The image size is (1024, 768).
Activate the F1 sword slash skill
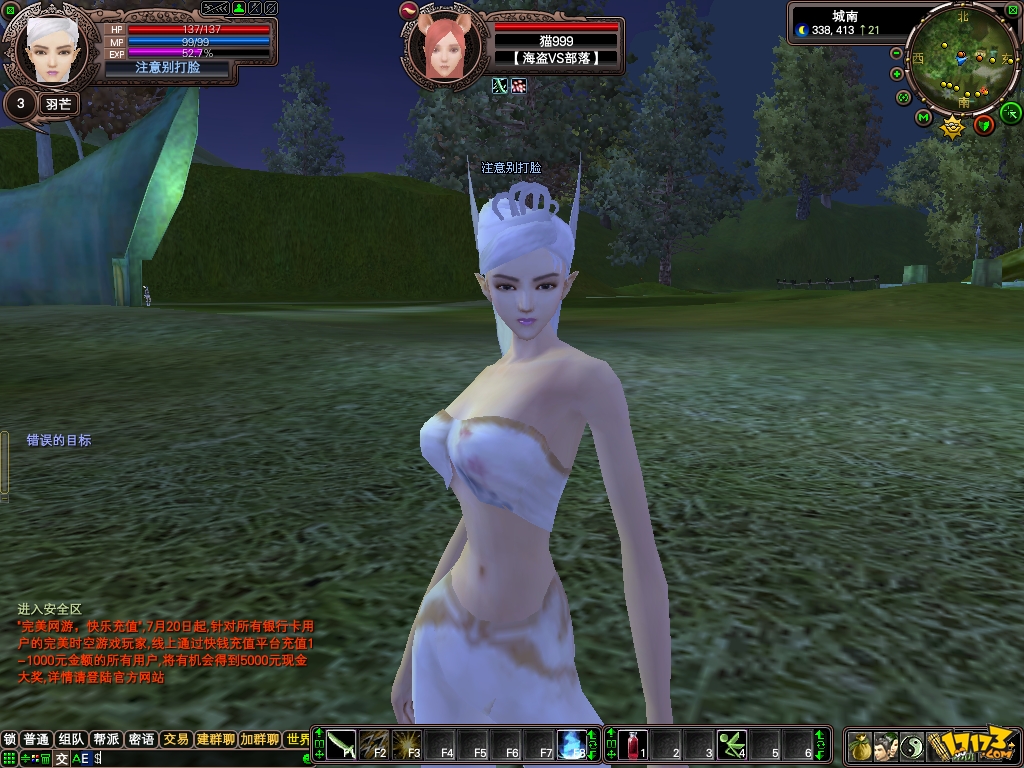342,745
